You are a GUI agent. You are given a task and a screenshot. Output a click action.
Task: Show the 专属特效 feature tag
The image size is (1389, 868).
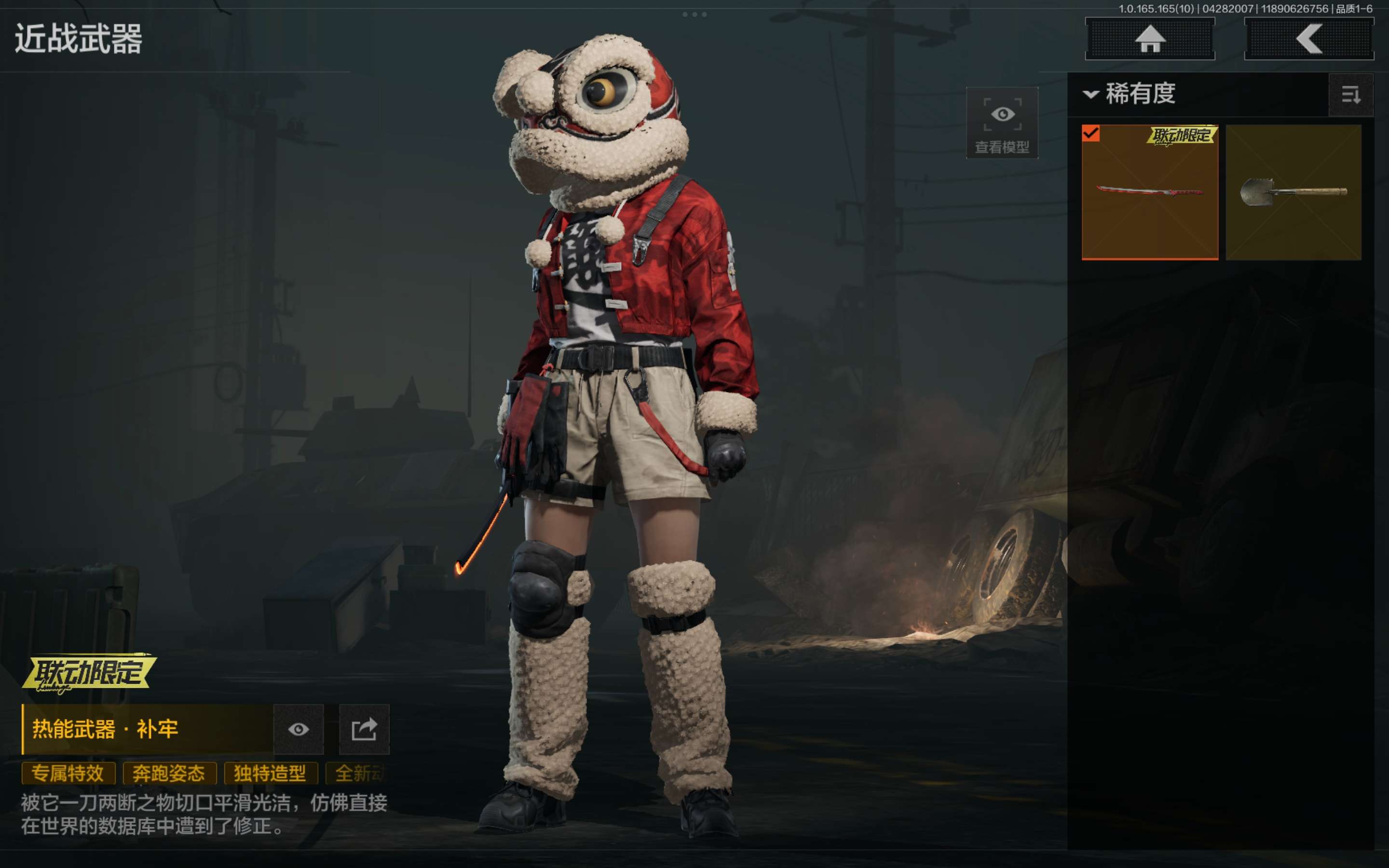68,773
